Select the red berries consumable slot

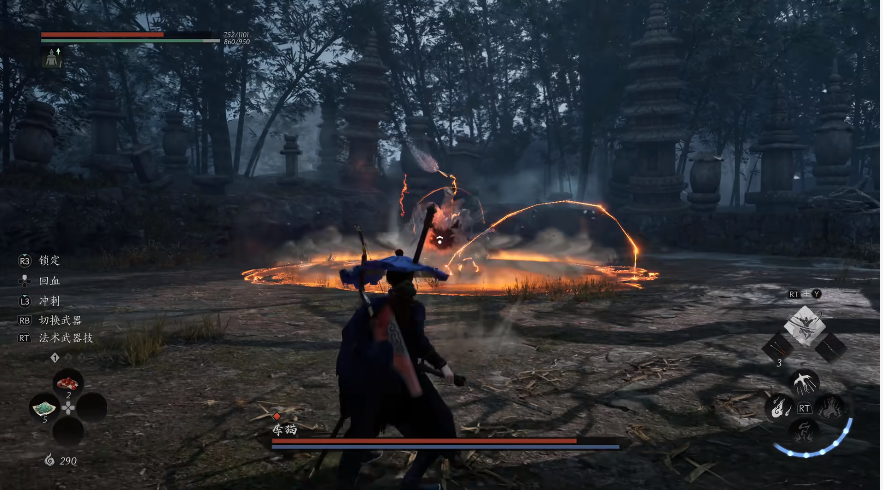pos(68,382)
